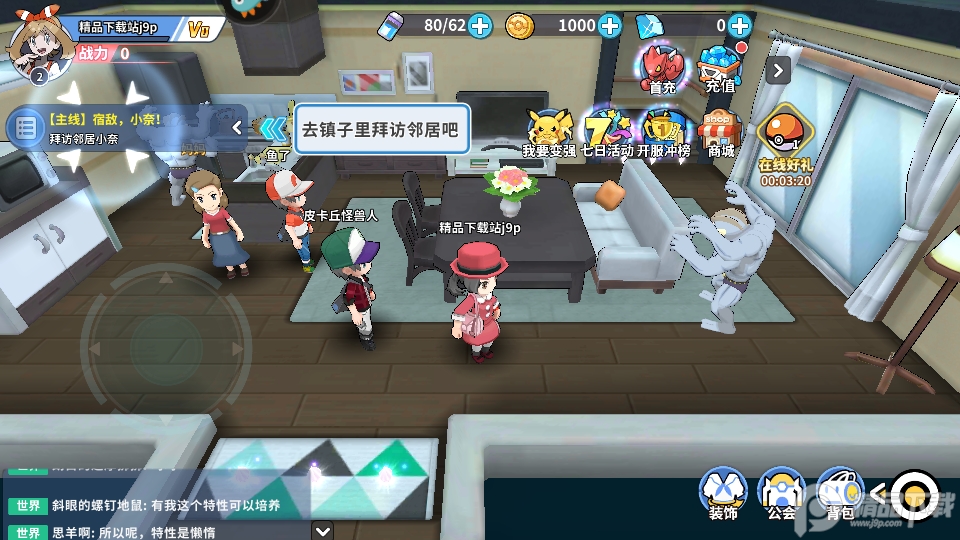960x540 pixels.
Task: Enter the 商城 shop
Action: (x=720, y=133)
